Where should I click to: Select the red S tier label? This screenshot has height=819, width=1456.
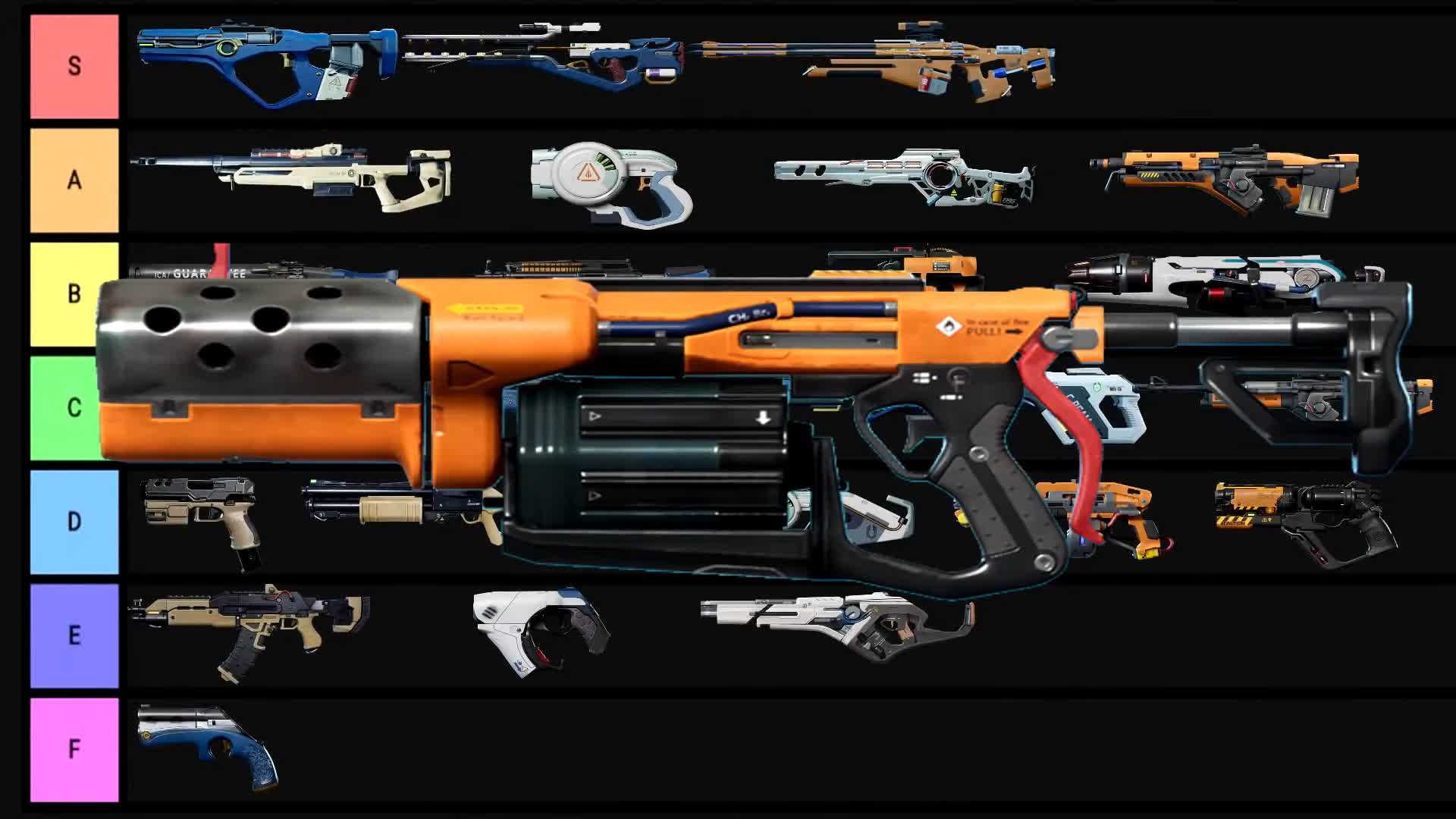point(74,67)
